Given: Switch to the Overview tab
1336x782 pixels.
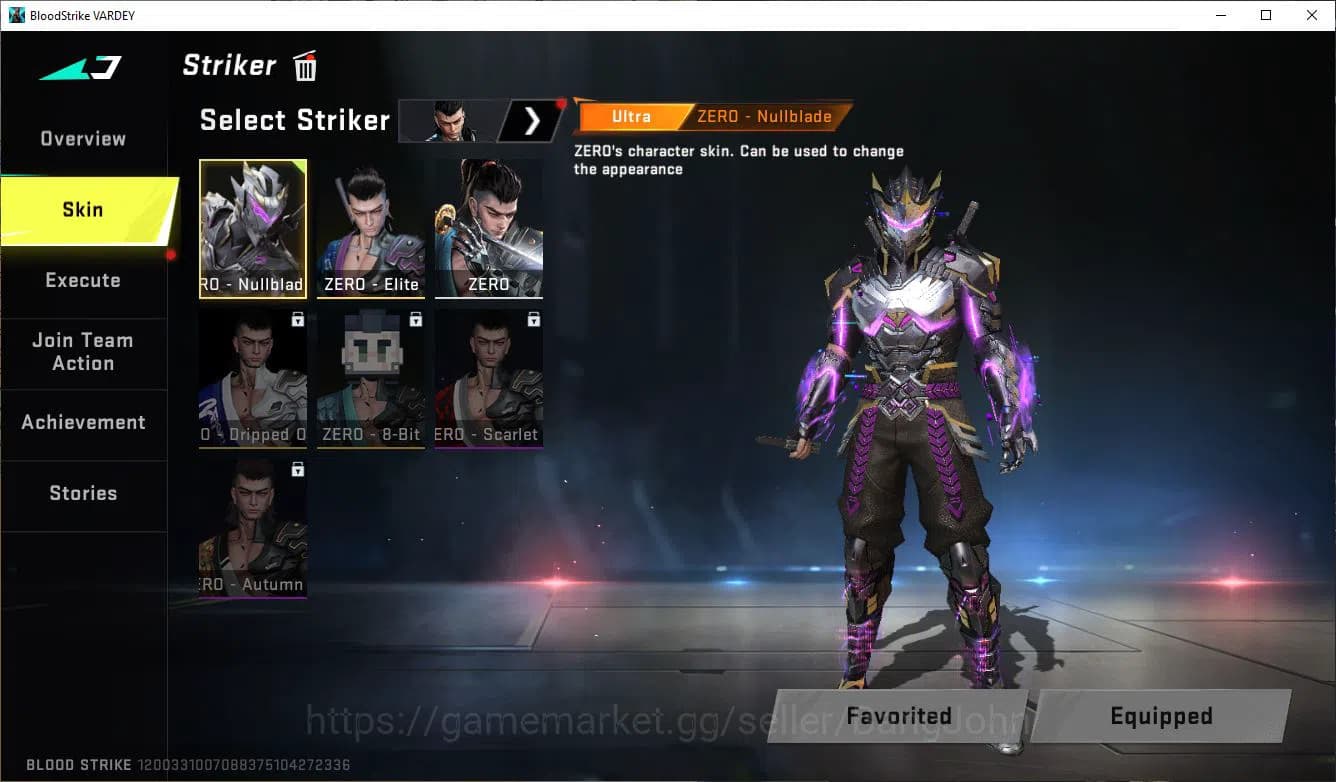Looking at the screenshot, I should point(81,138).
